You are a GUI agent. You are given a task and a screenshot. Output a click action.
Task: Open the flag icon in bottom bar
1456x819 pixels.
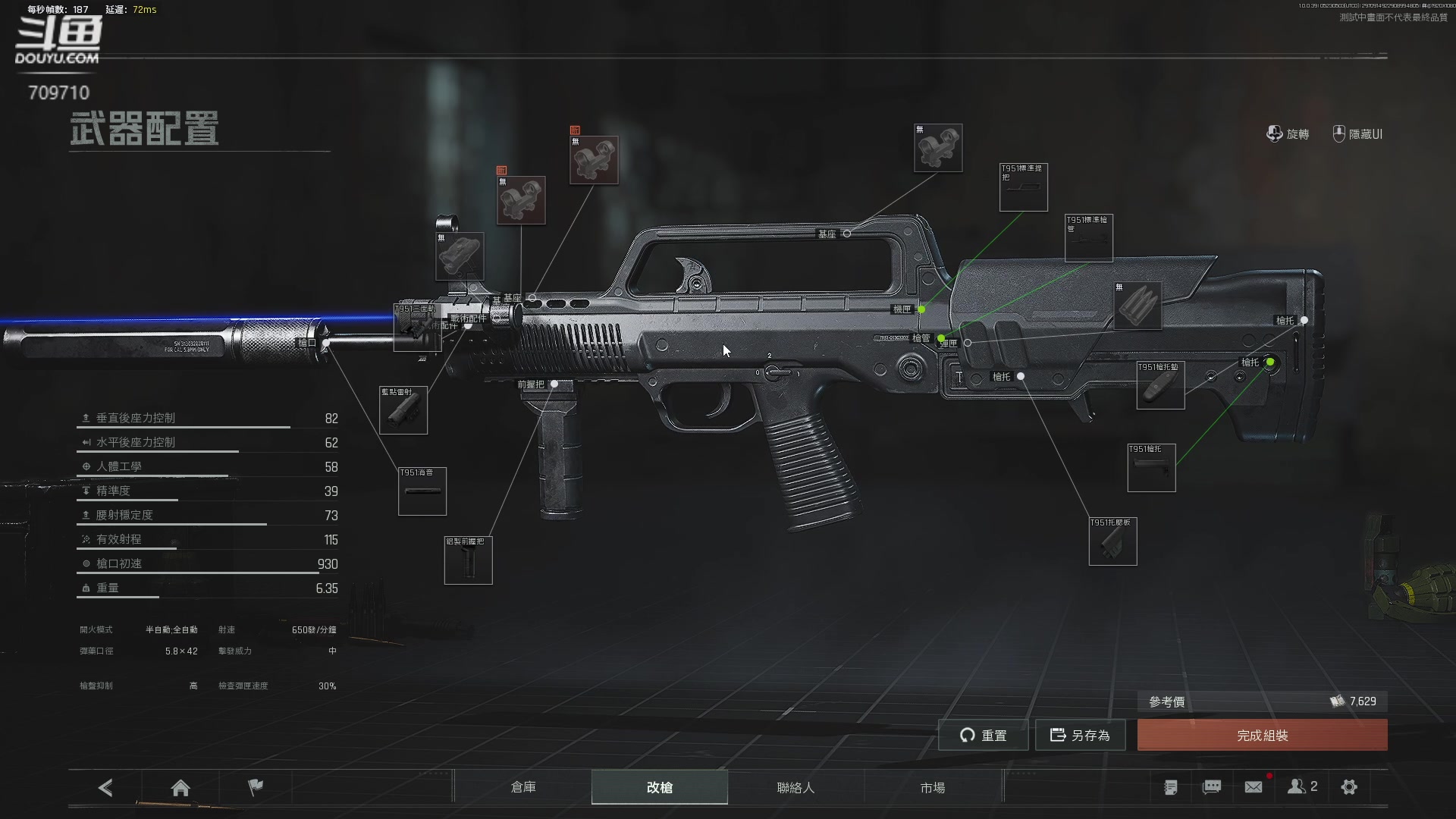[256, 787]
